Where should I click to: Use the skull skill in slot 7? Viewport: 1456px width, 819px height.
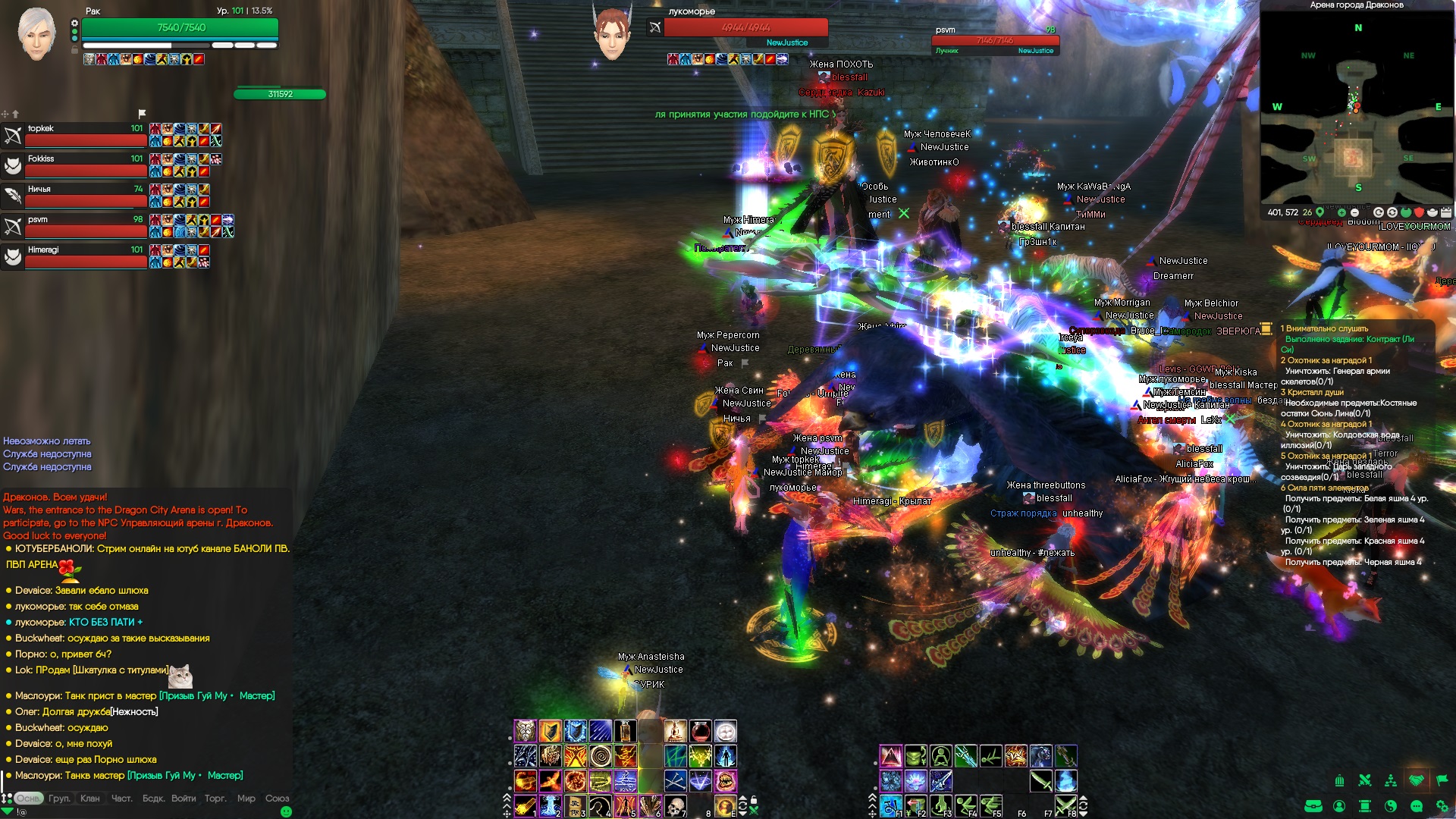click(x=676, y=805)
